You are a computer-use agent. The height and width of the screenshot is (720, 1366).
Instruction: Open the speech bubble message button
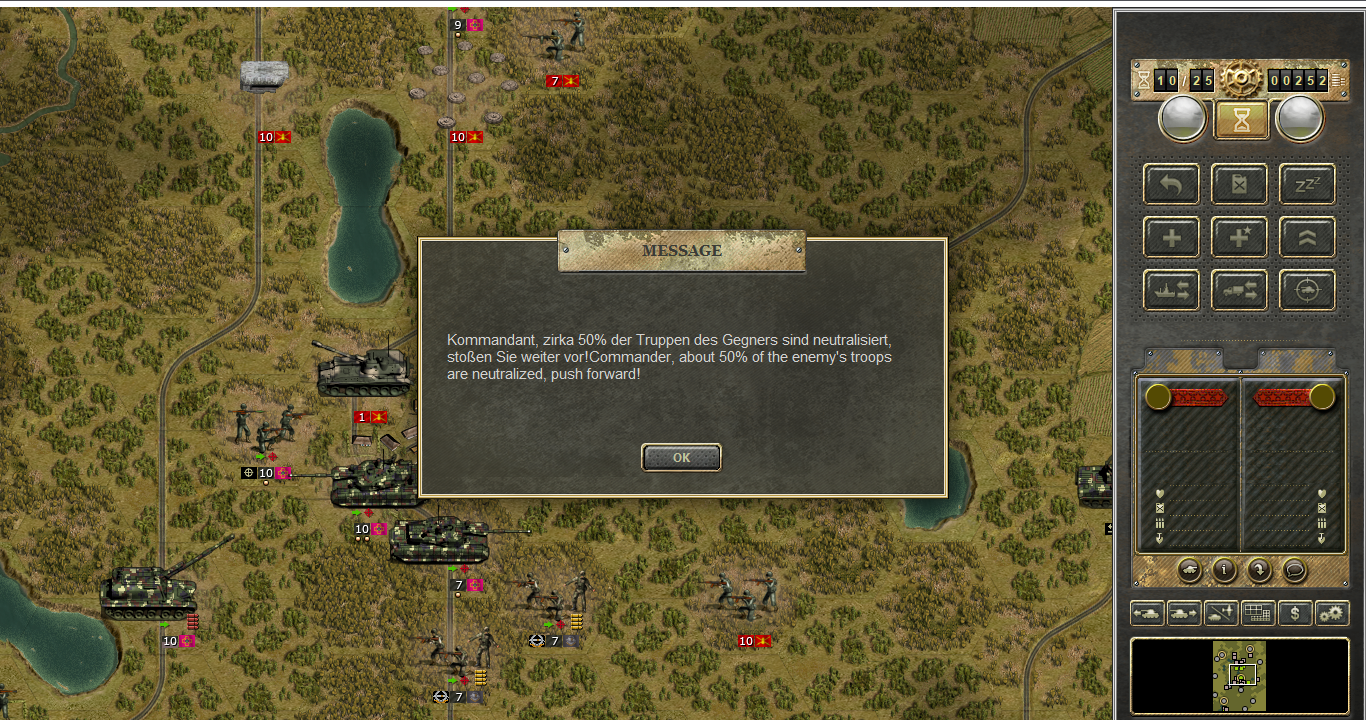pos(1294,570)
